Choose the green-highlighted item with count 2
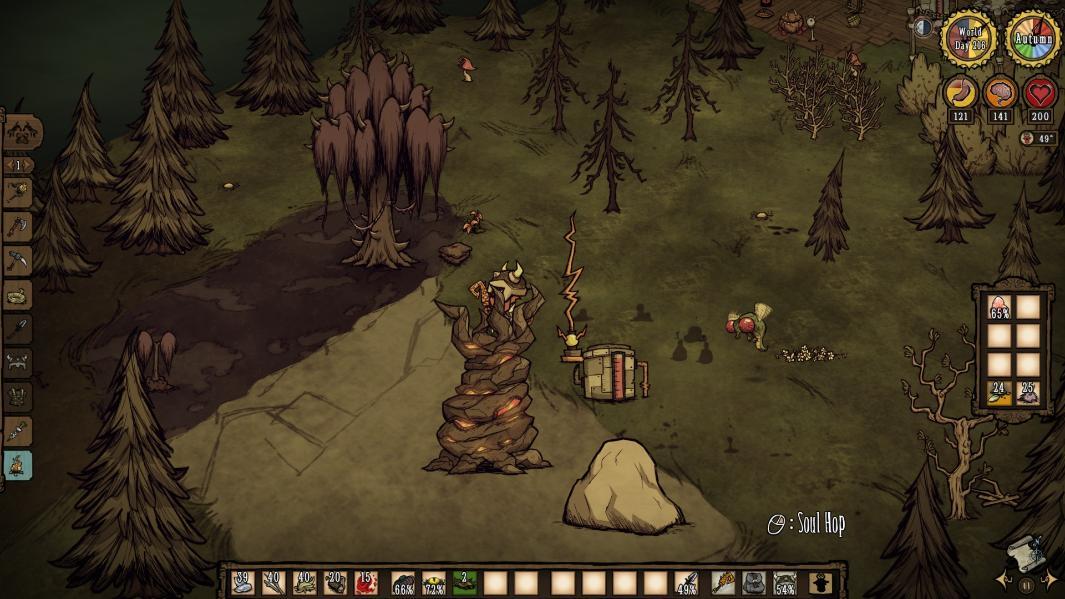Viewport: 1065px width, 599px height. tap(464, 582)
